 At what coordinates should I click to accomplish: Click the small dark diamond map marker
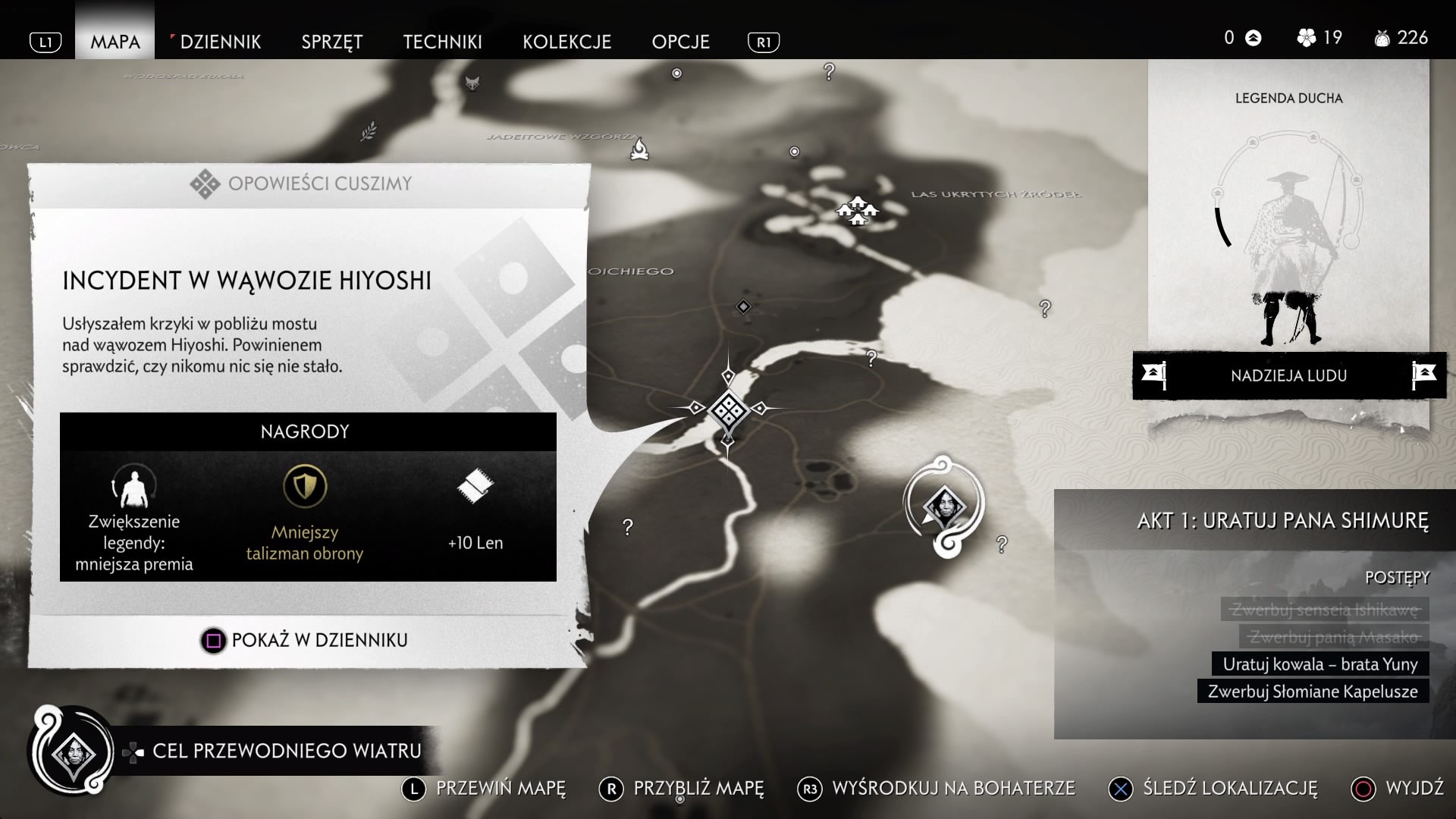743,306
